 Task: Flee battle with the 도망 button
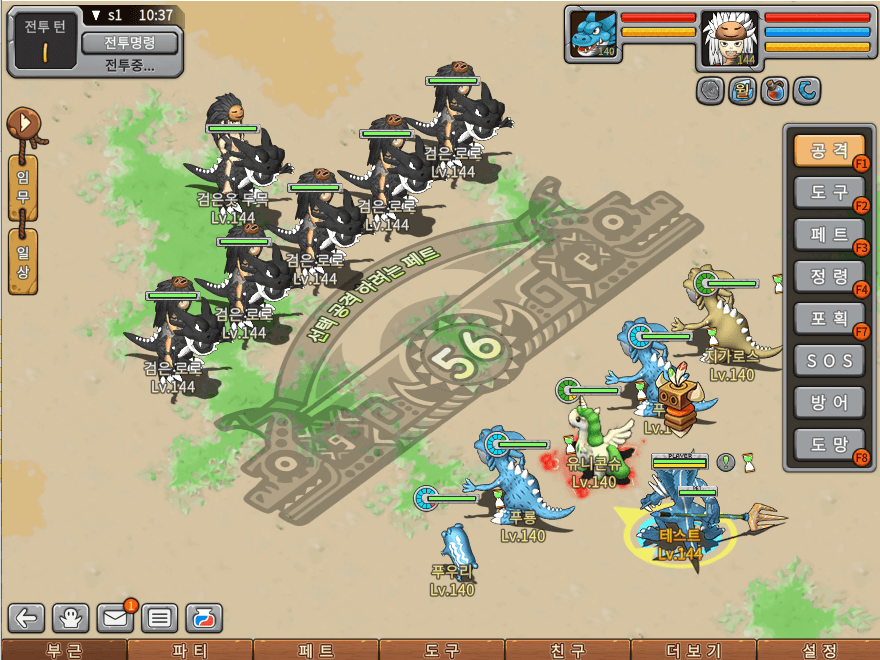(829, 443)
